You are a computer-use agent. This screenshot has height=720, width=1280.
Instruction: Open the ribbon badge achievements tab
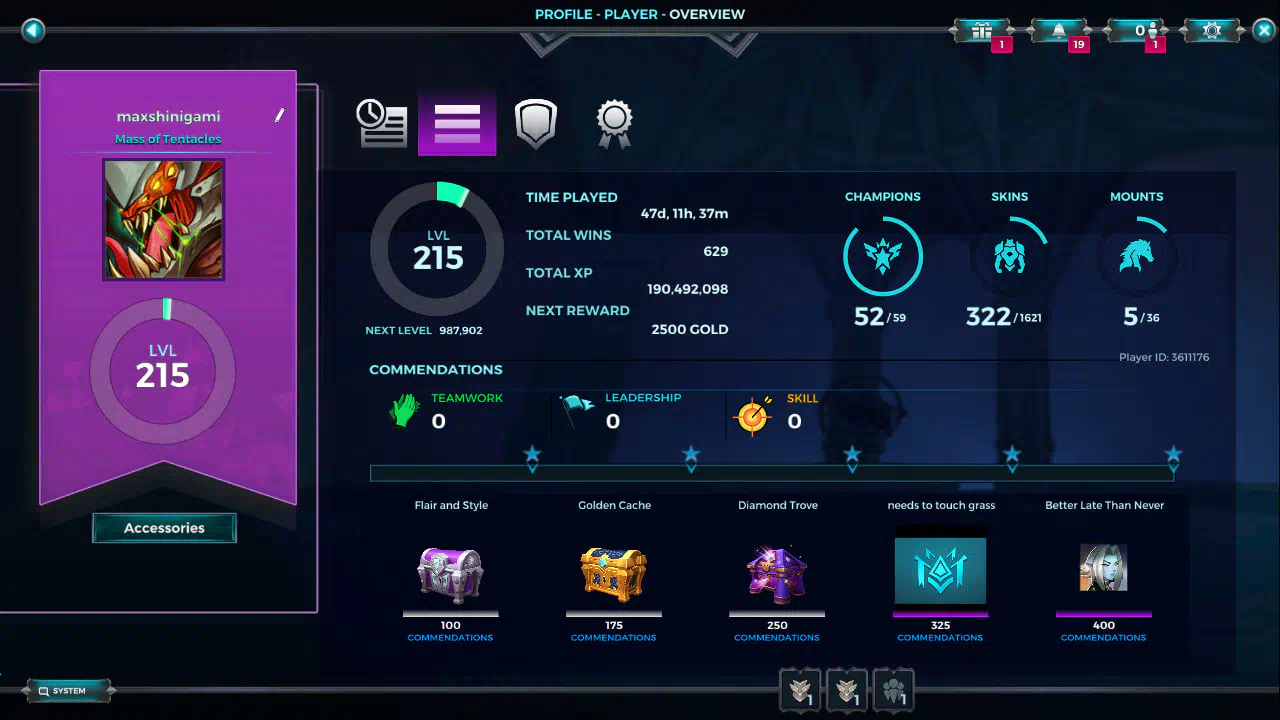(x=613, y=123)
